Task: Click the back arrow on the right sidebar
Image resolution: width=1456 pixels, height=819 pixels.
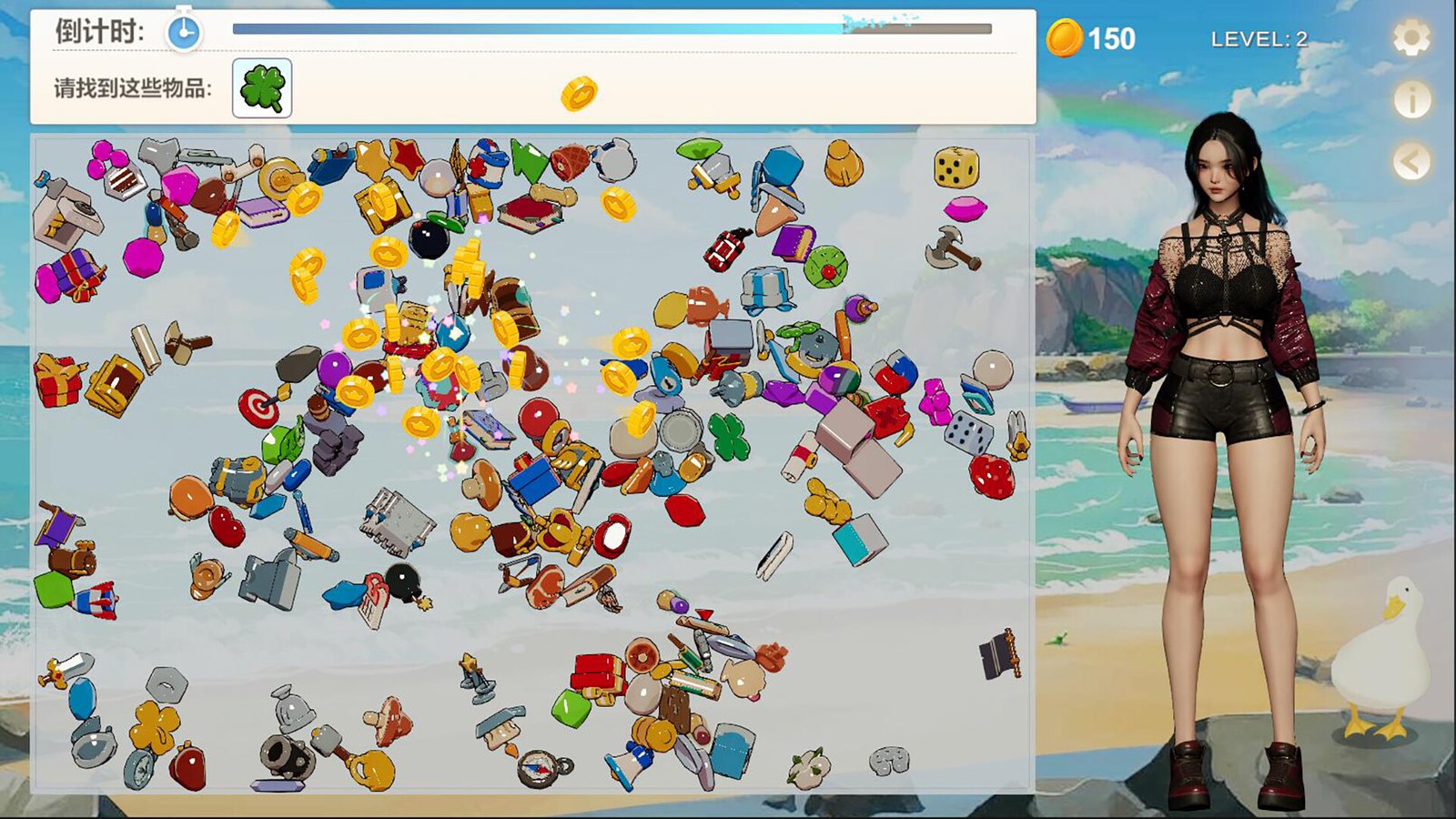Action: click(1411, 159)
